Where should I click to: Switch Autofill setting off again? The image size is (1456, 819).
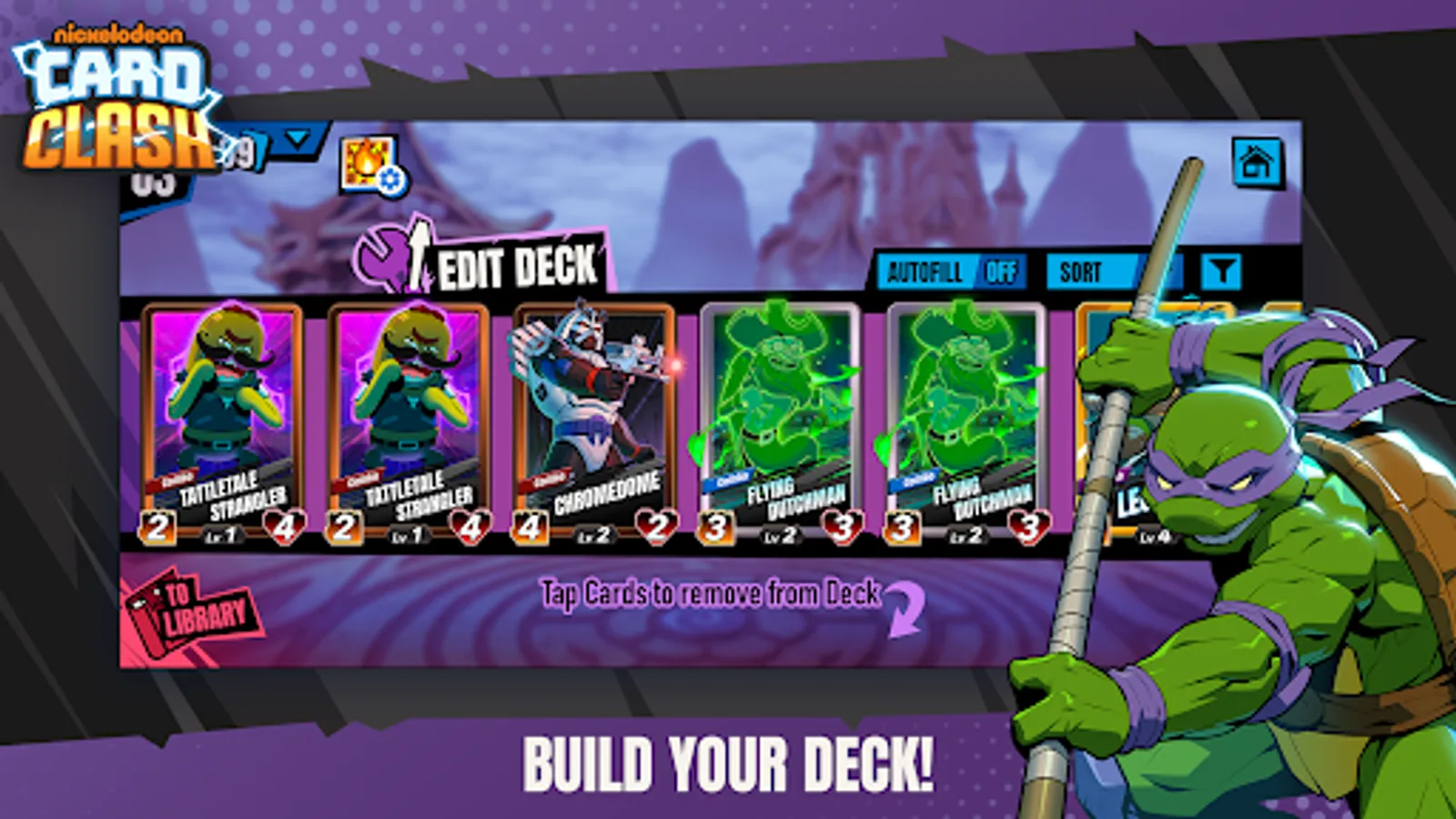(x=1001, y=270)
